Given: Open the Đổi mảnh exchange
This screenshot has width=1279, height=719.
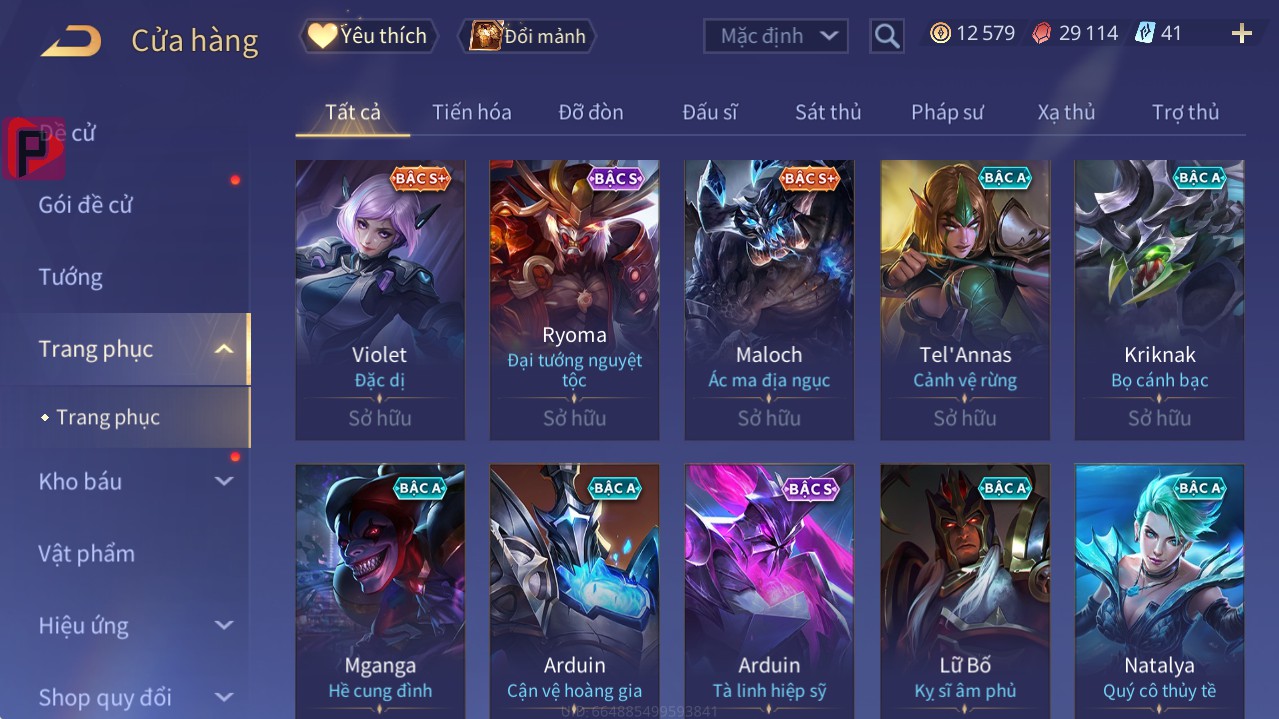Looking at the screenshot, I should (x=527, y=36).
